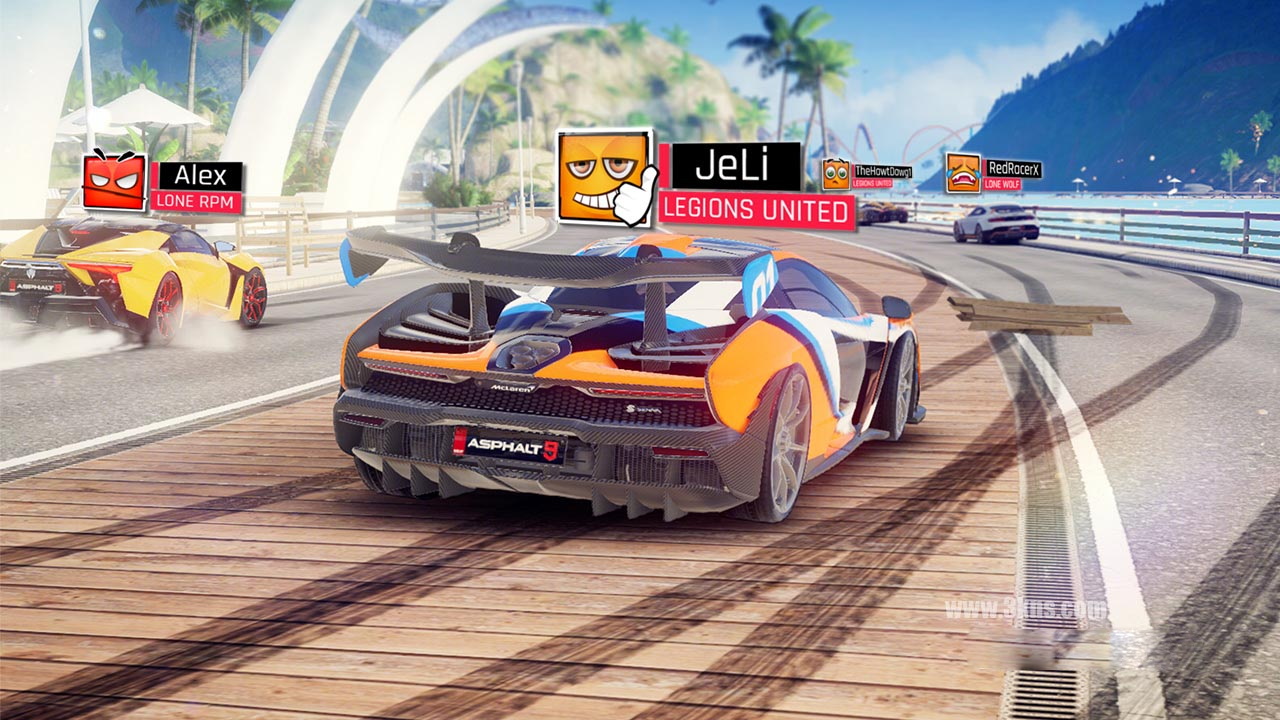Viewport: 1280px width, 720px height.
Task: Select the Alex player name tag
Action: [x=200, y=176]
